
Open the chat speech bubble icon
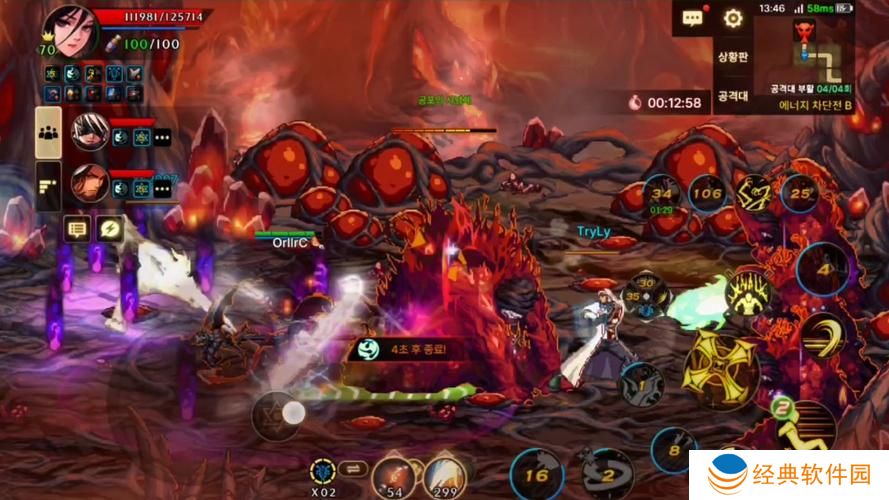tap(692, 18)
